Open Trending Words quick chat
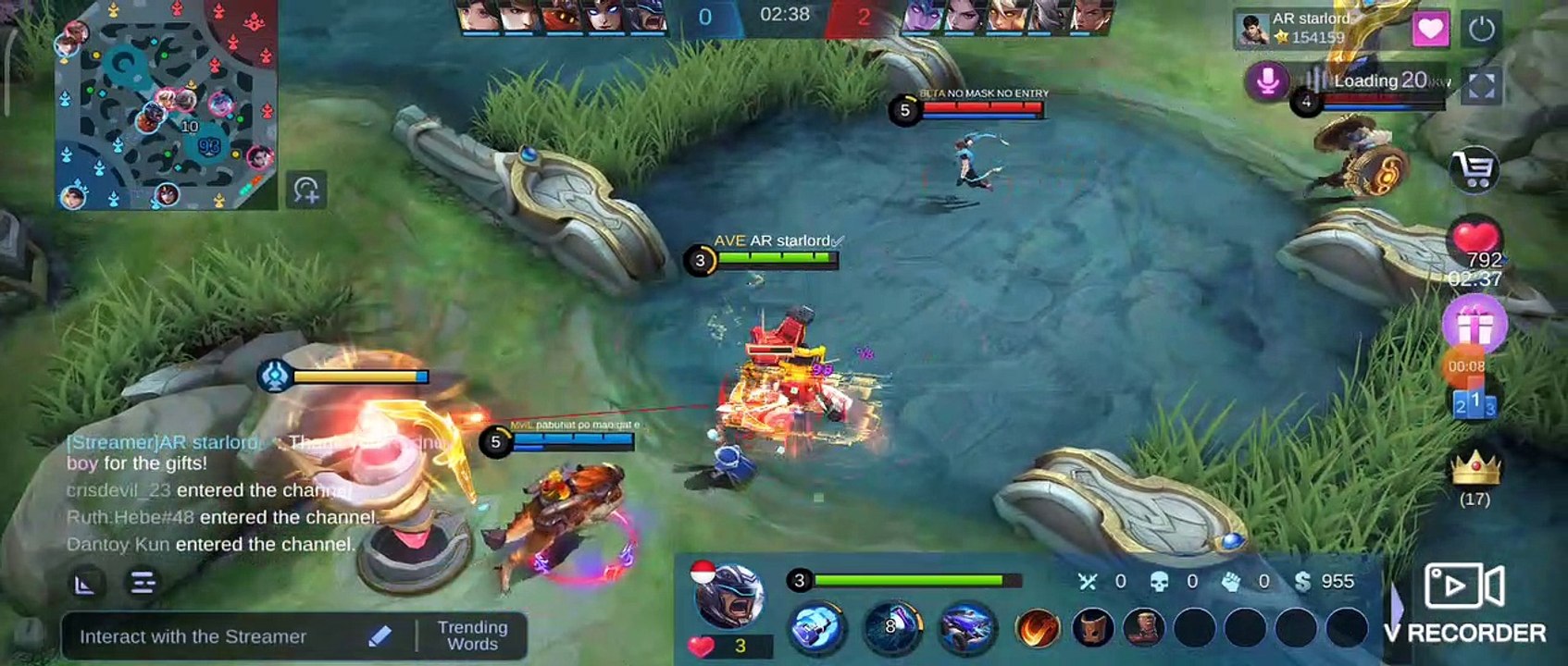 tap(472, 636)
